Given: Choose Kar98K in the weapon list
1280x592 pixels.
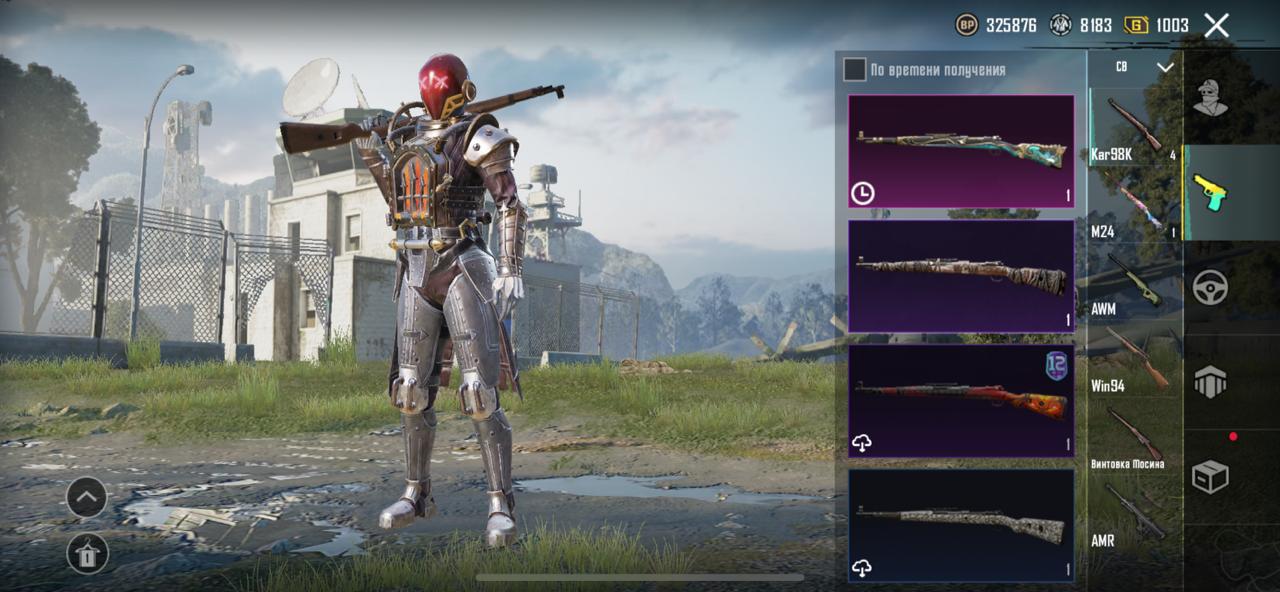Looking at the screenshot, I should (x=1134, y=127).
